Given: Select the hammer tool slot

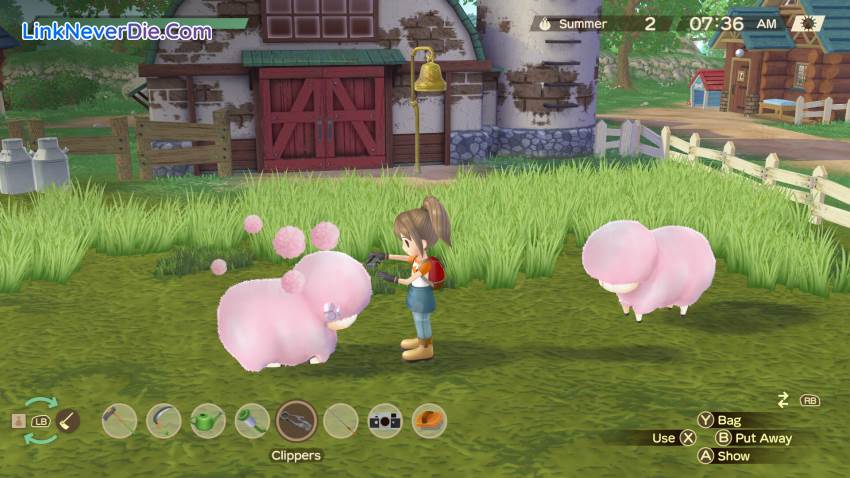Looking at the screenshot, I should click(x=119, y=421).
